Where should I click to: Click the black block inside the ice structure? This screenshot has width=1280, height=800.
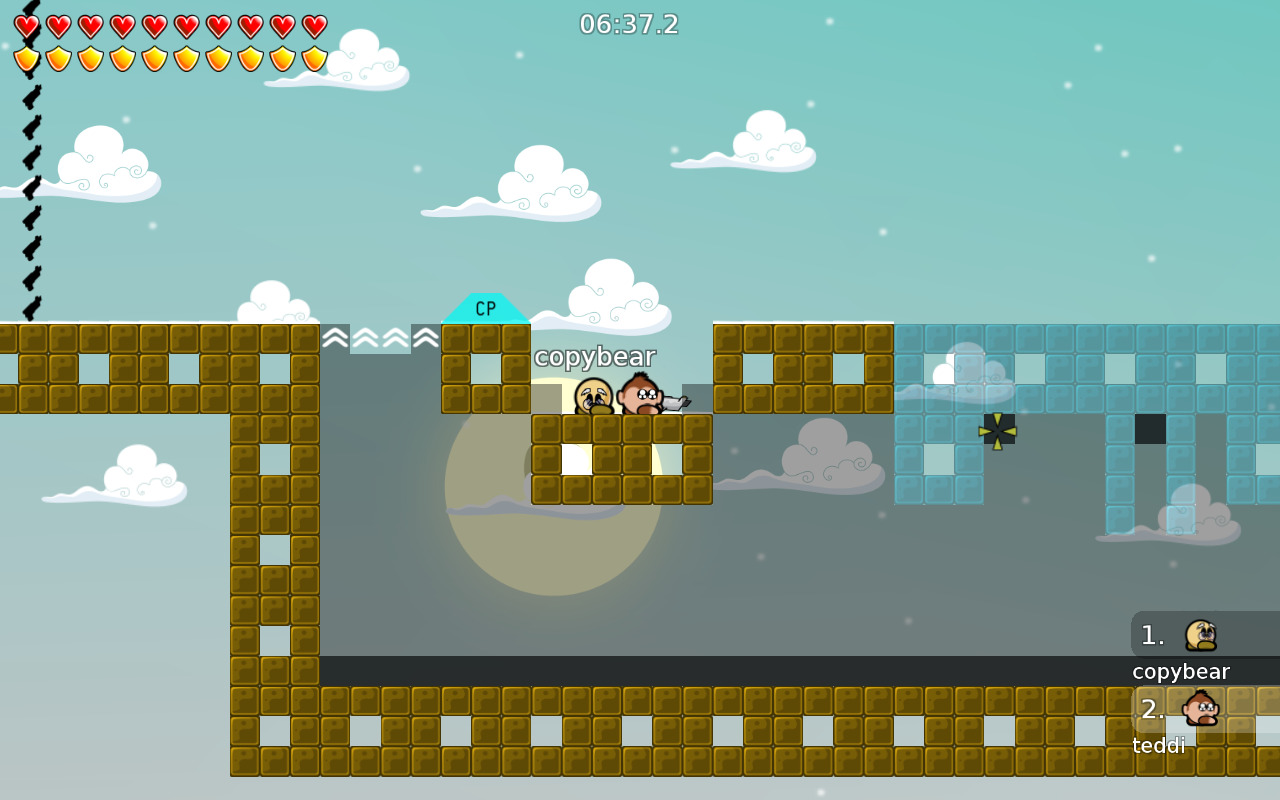[1148, 429]
